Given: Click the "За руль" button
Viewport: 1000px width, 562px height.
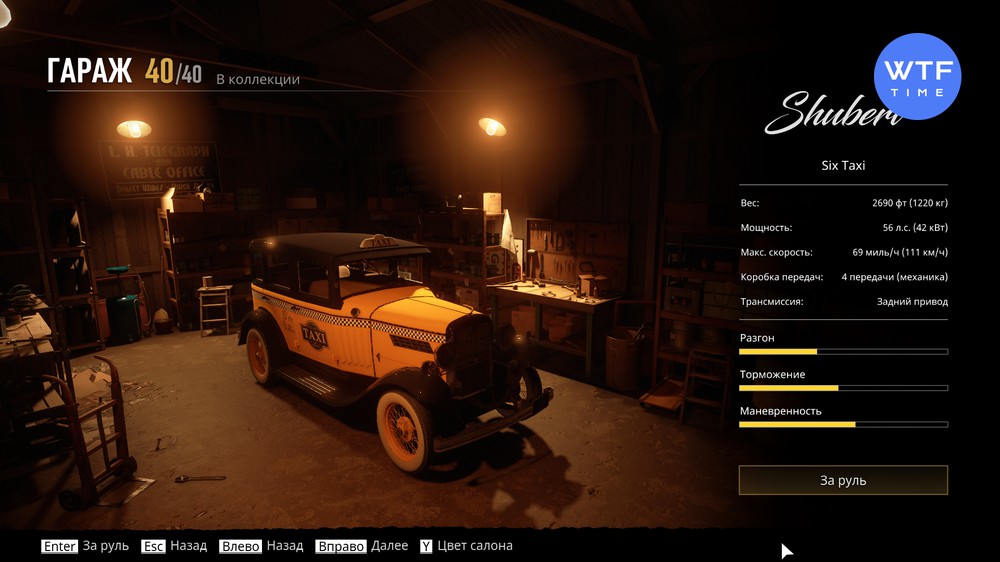Looking at the screenshot, I should (x=843, y=480).
